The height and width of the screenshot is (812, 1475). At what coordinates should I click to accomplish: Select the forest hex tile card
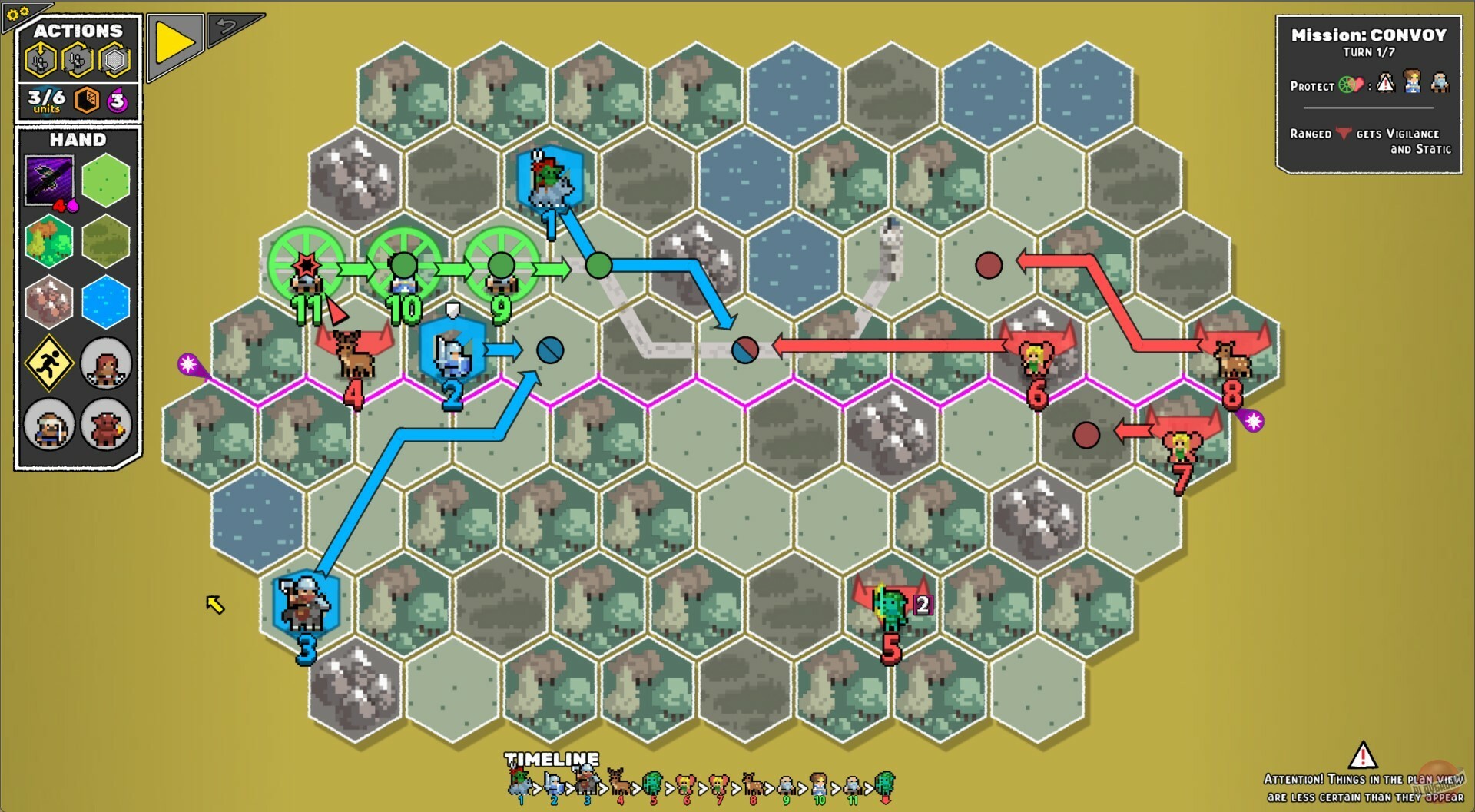pos(48,240)
